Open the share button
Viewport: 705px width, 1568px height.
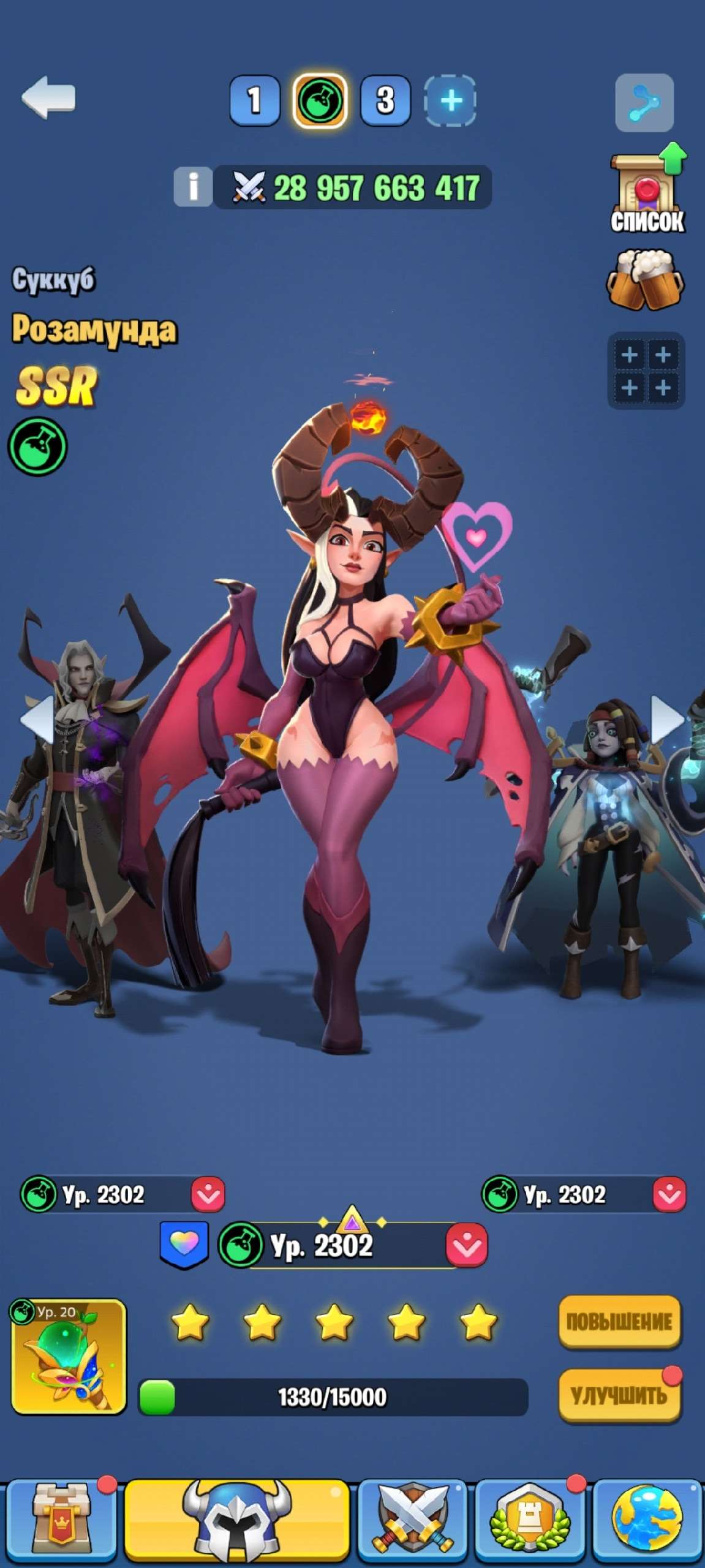coord(644,103)
